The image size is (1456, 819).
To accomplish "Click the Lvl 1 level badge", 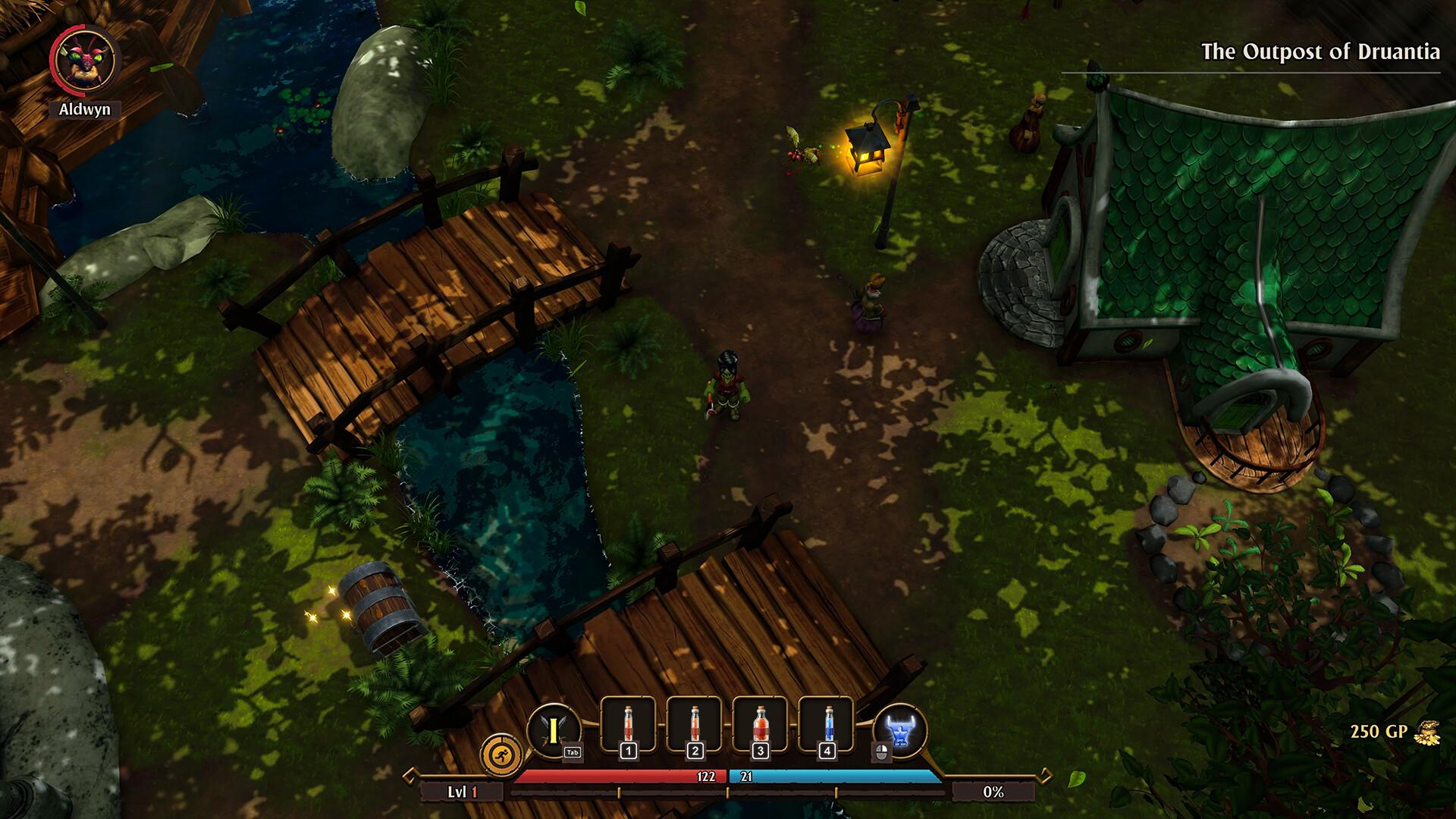I will tap(463, 790).
